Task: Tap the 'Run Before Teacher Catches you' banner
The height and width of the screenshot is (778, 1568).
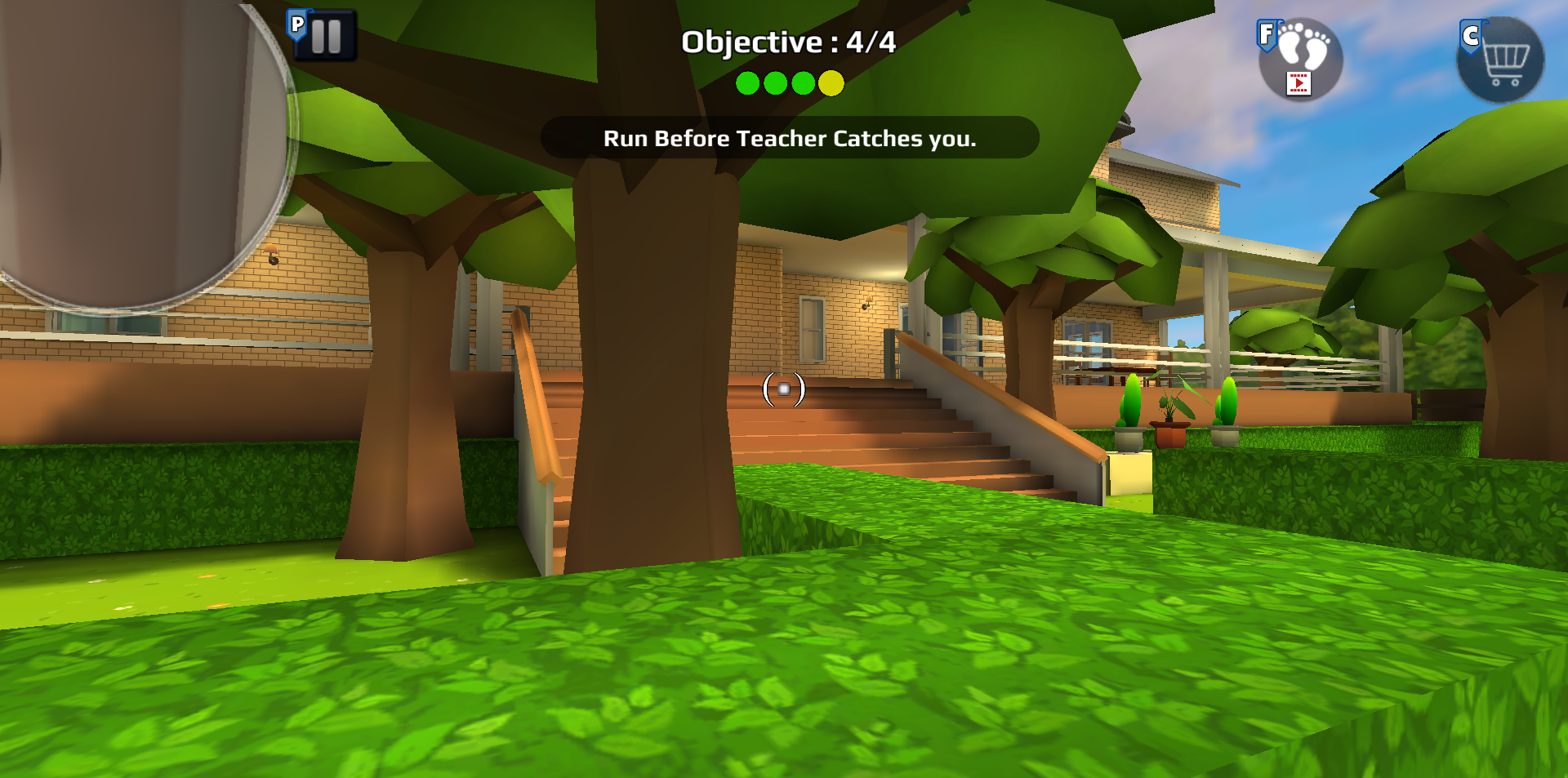Action: point(789,139)
